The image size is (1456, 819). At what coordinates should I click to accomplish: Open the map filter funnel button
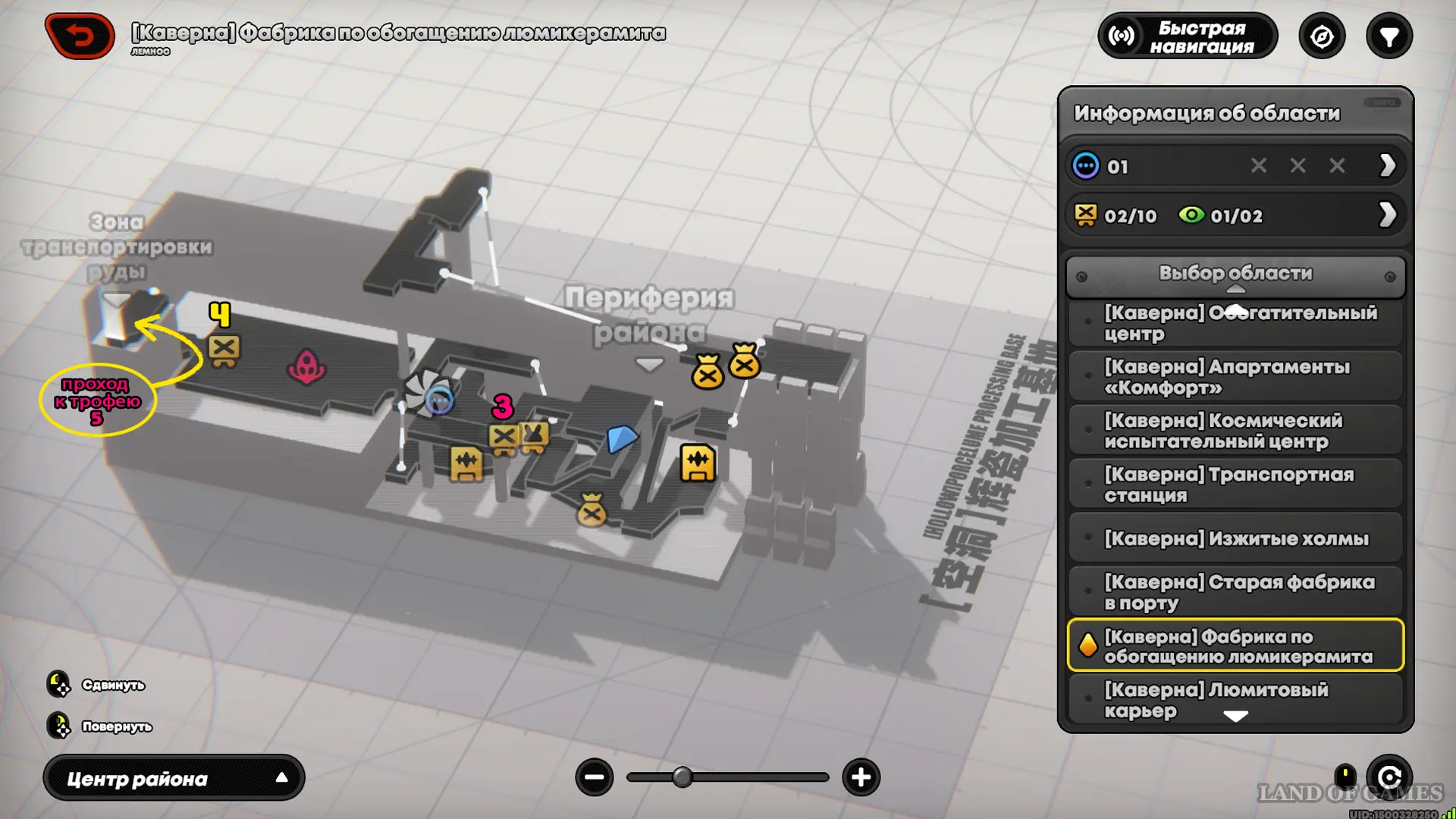1389,36
